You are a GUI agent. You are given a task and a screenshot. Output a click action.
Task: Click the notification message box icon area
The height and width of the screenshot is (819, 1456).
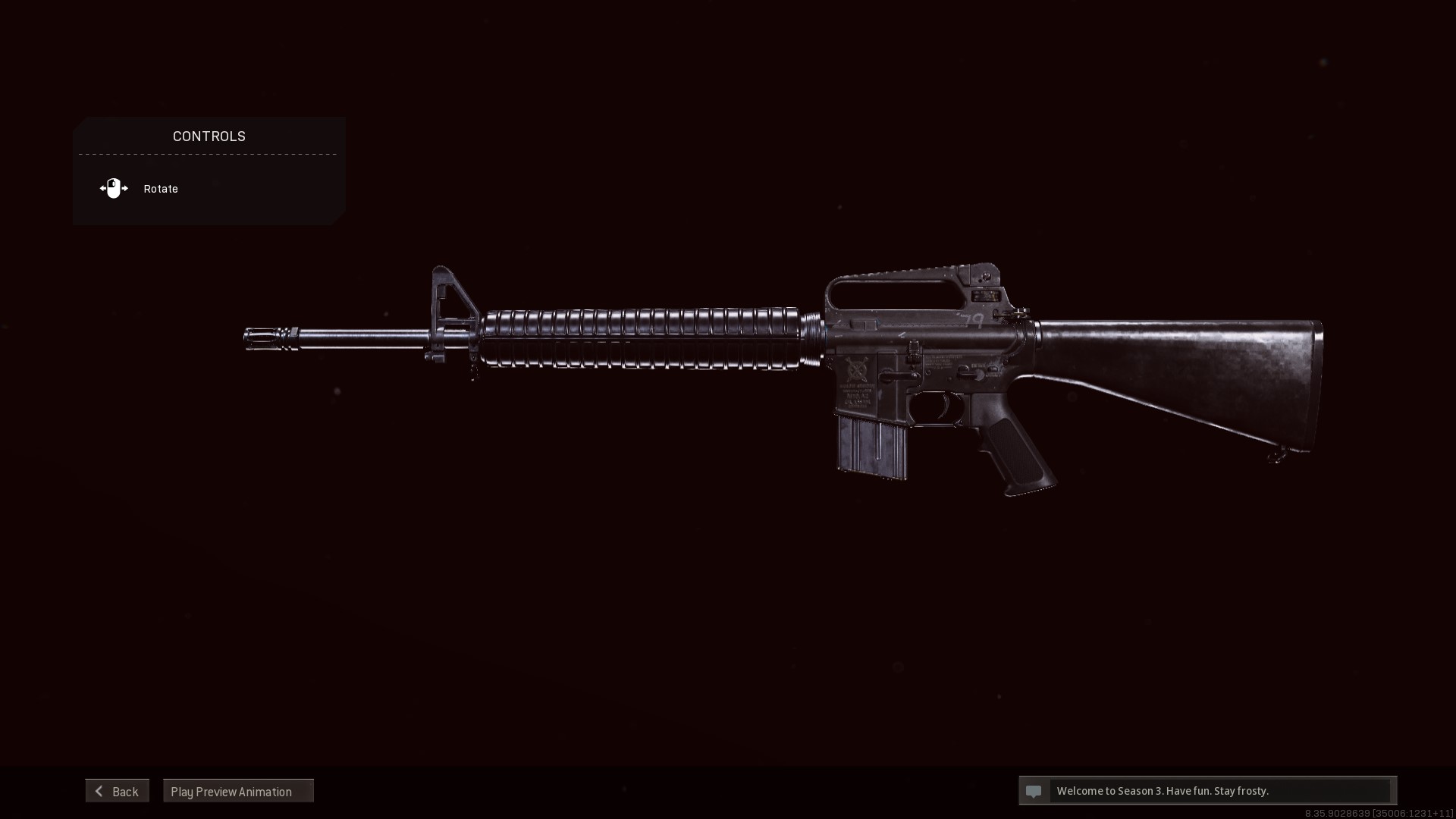pyautogui.click(x=1034, y=791)
